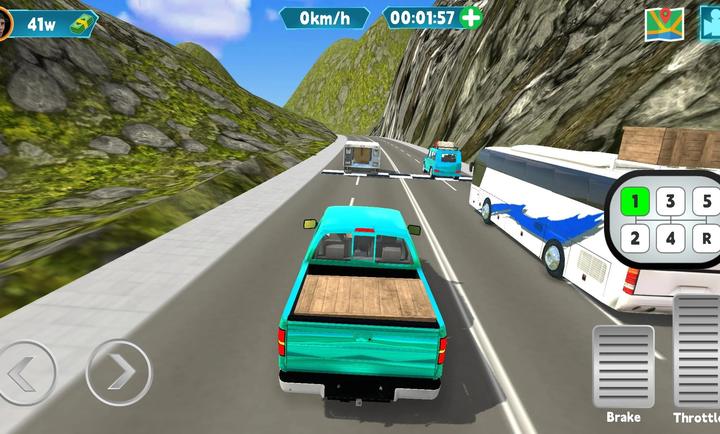
Task: Select gear 3 on the shifter
Action: [x=670, y=201]
